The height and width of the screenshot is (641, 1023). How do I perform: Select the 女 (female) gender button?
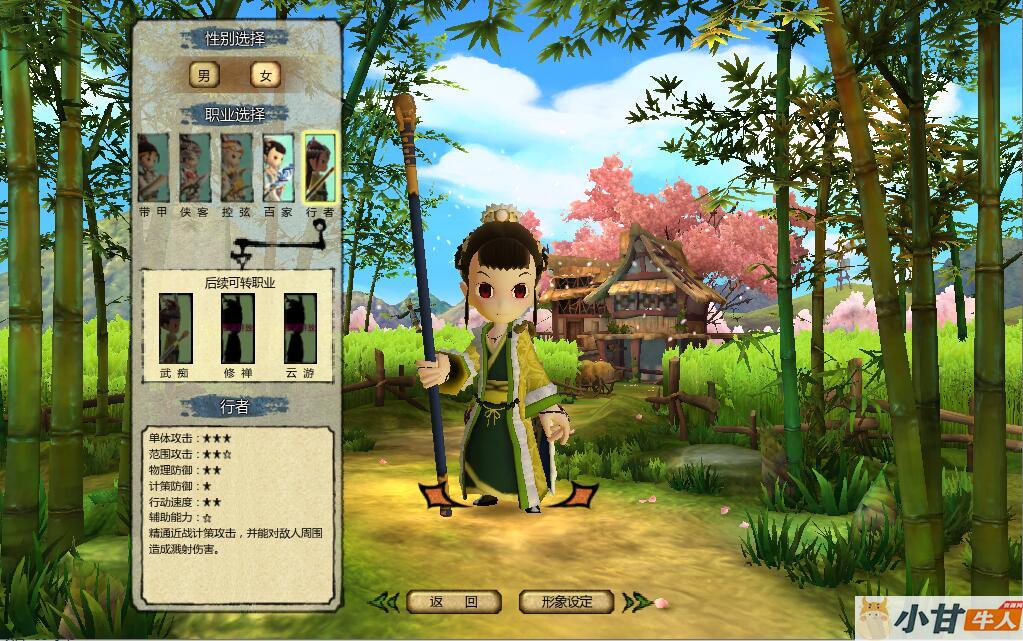click(x=265, y=75)
